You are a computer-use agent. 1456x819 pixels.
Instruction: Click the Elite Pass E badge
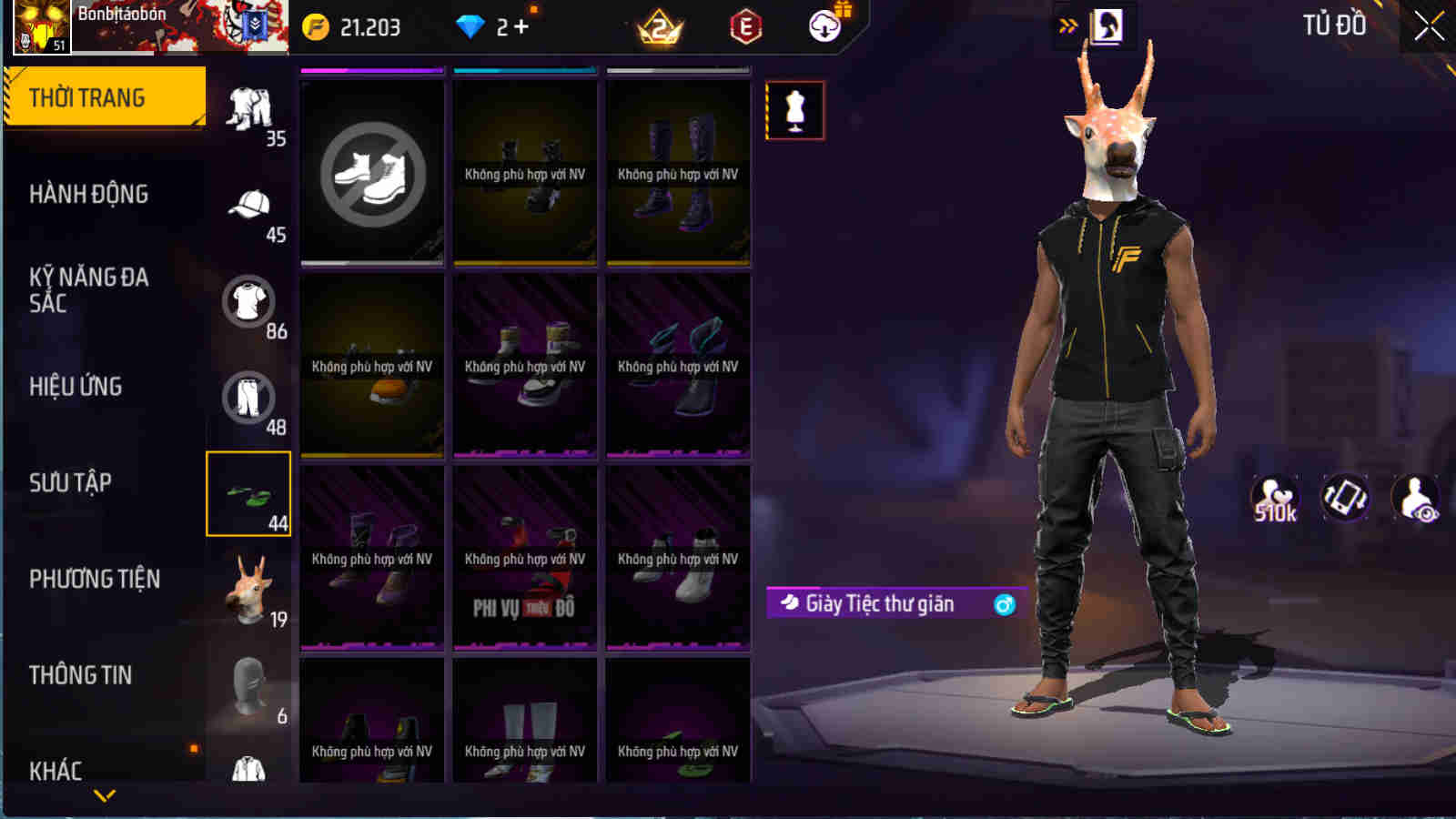click(x=748, y=26)
